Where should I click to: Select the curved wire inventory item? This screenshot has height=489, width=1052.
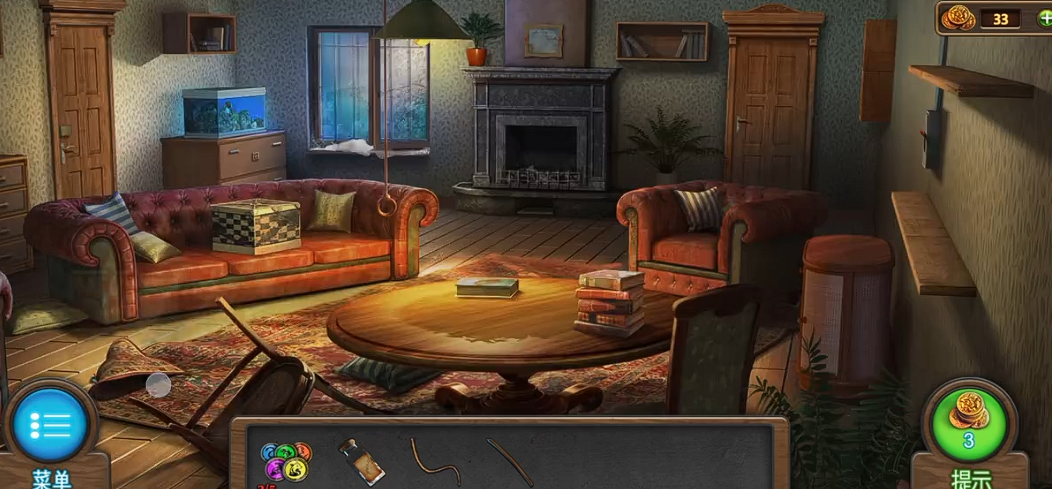click(434, 461)
